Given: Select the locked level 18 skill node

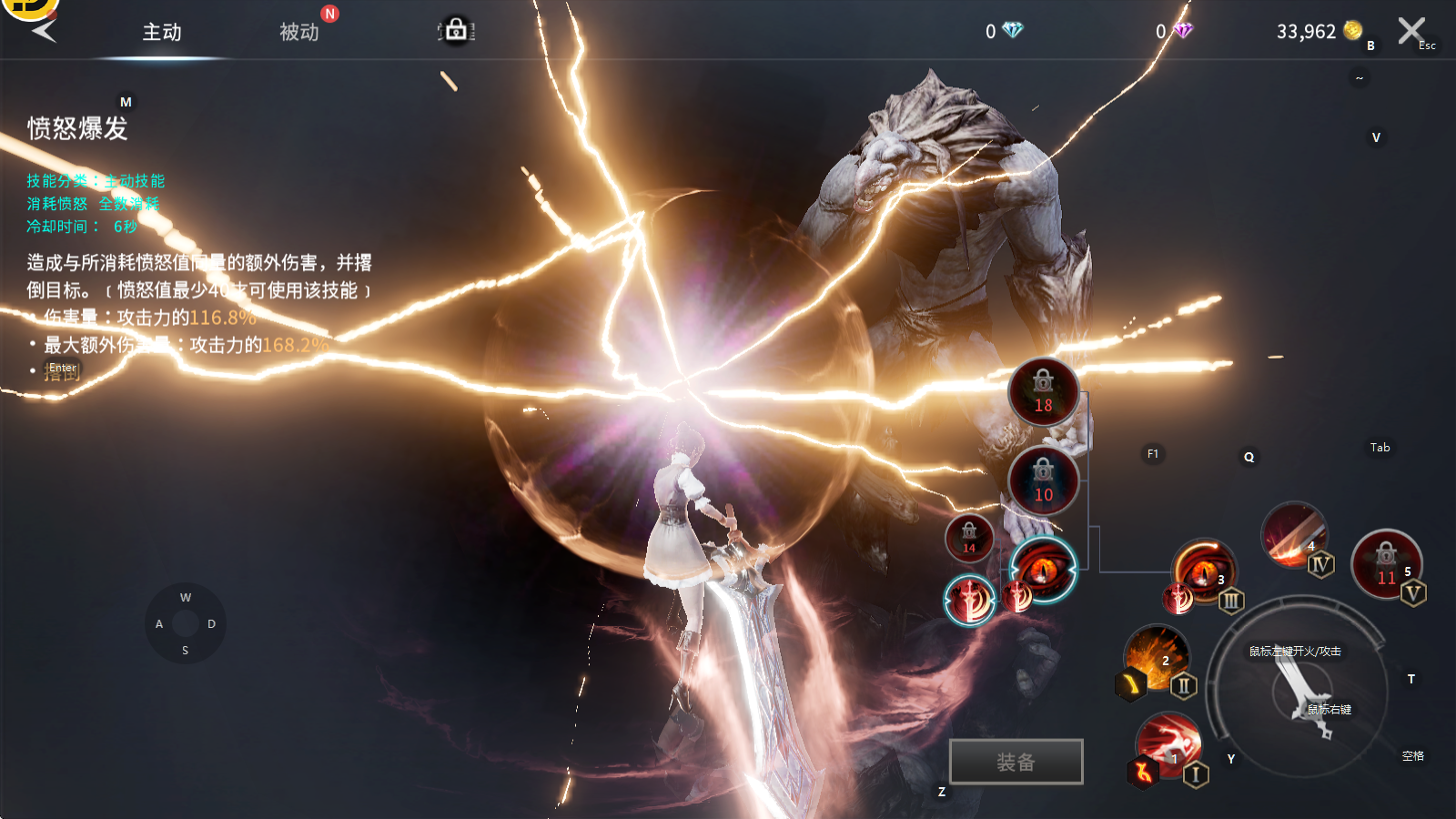Looking at the screenshot, I should pyautogui.click(x=1043, y=392).
